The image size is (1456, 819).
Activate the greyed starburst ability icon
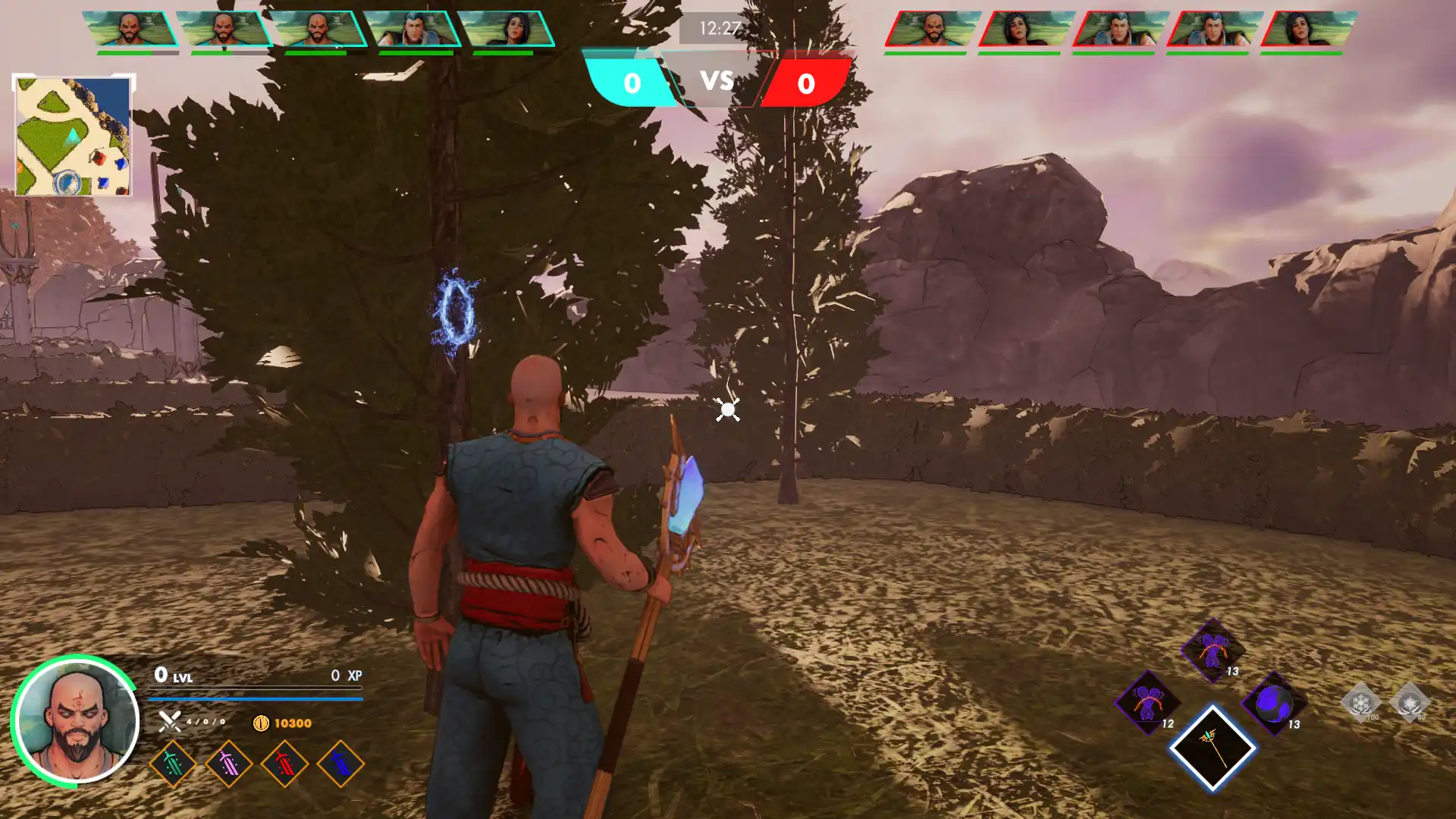click(1410, 702)
